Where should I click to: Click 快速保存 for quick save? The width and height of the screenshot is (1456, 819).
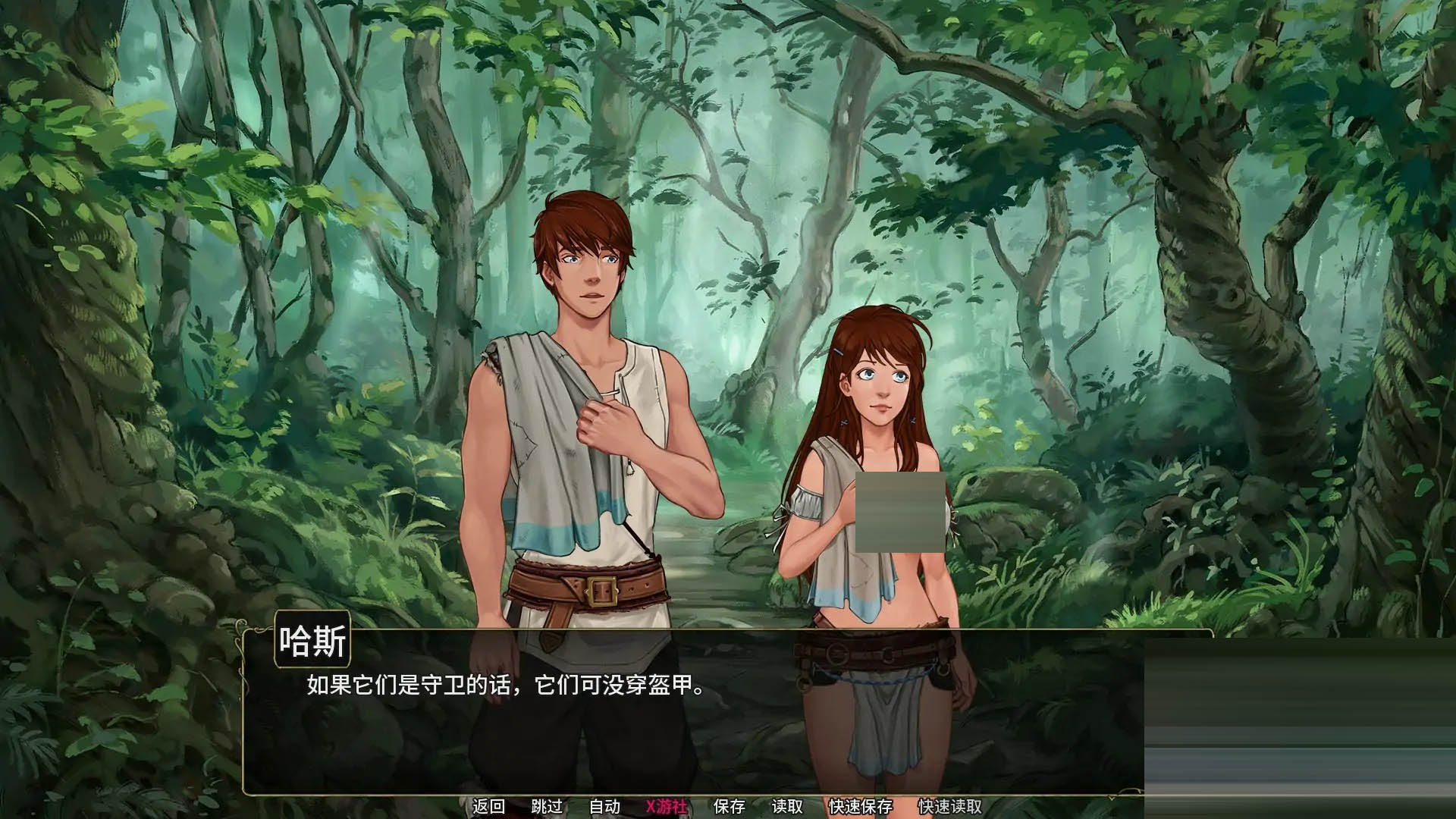tap(861, 807)
